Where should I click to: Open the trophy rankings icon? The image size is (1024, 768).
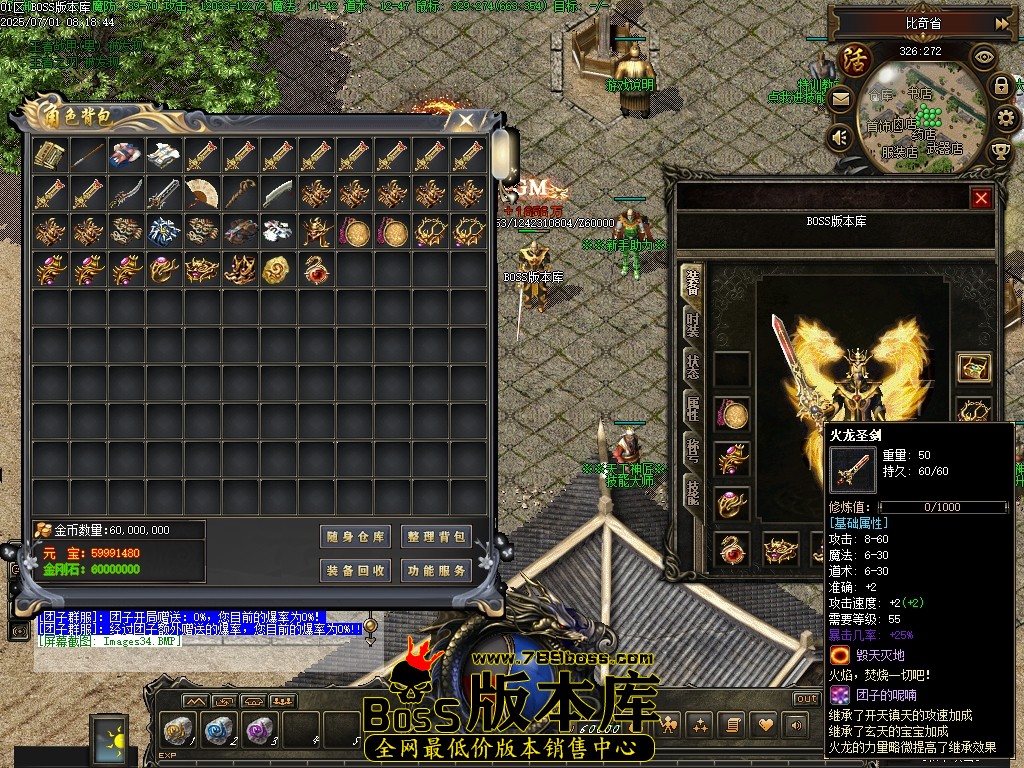coord(1000,151)
